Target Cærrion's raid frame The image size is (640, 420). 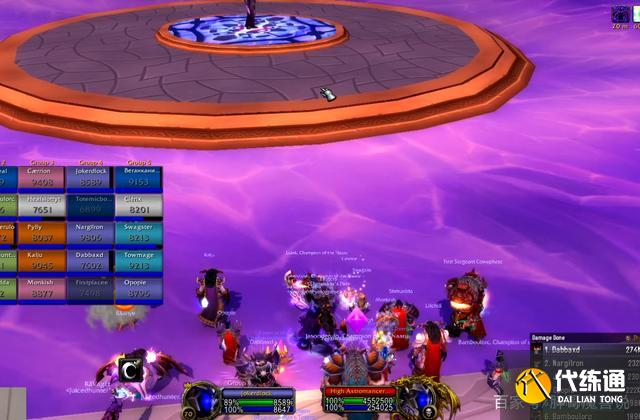click(x=40, y=177)
